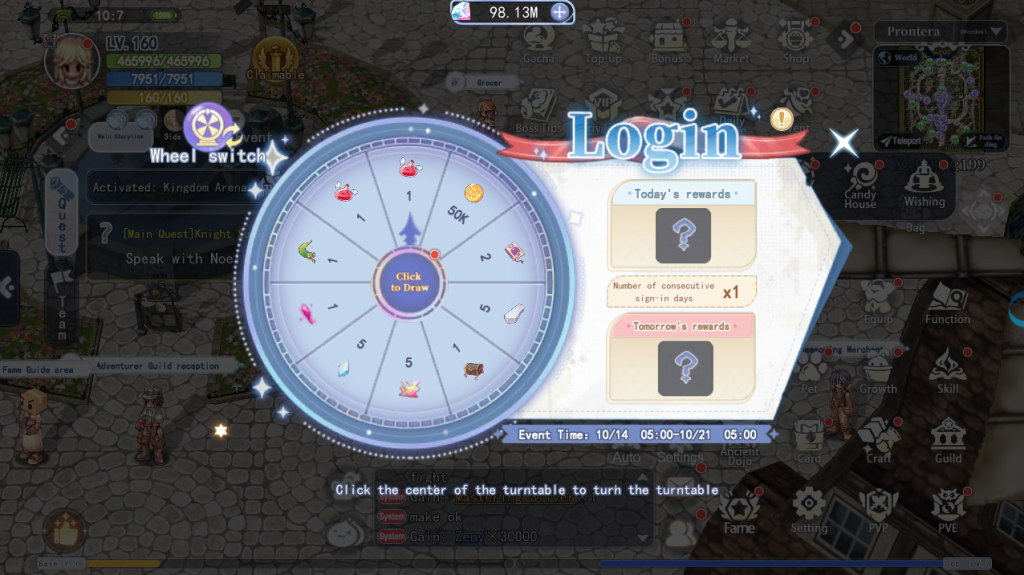This screenshot has width=1024, height=575.
Task: Click the center "Click to Draw" wheel button
Action: 408,282
